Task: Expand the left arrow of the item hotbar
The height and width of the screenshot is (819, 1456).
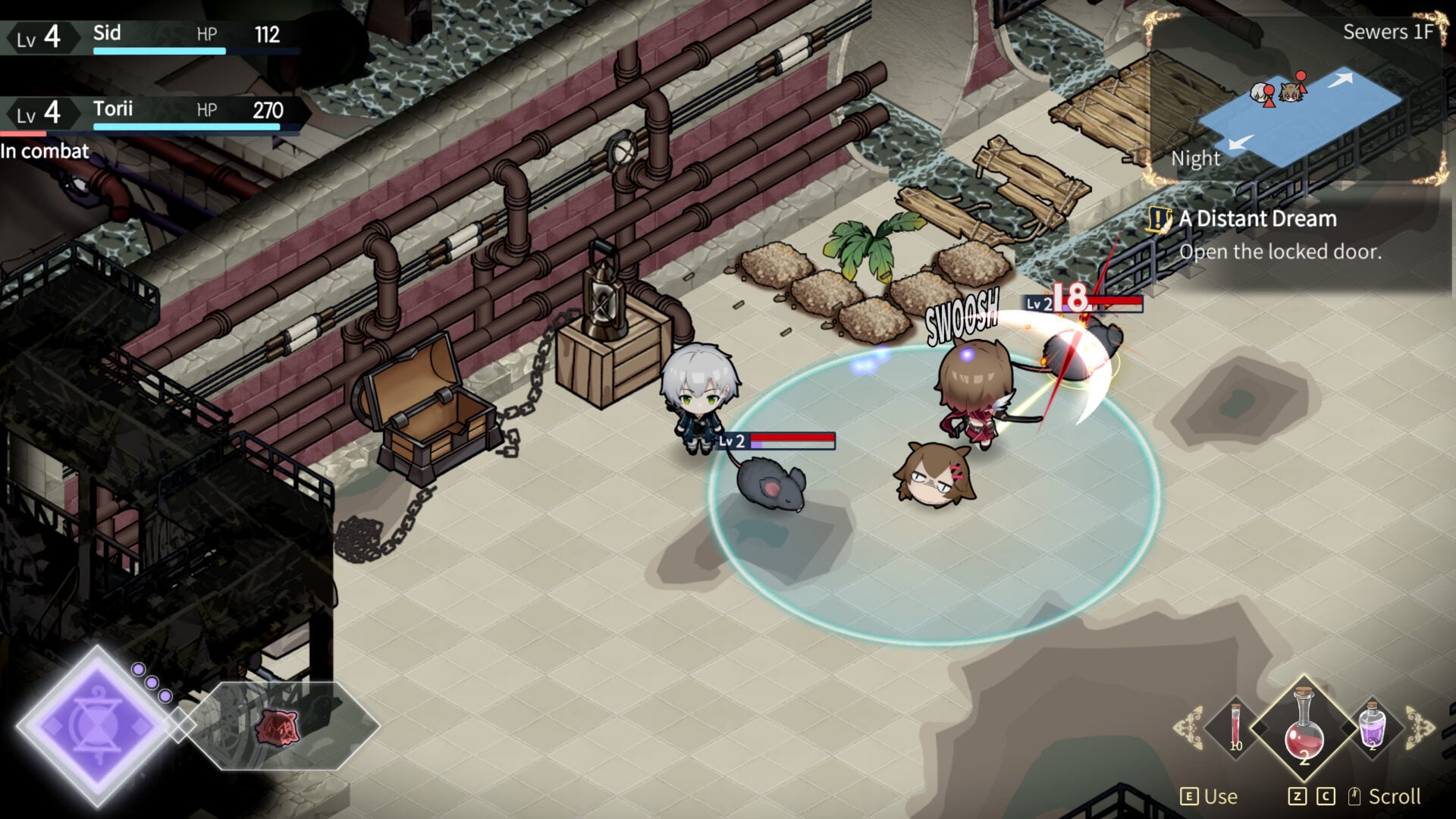Action: pos(1189,726)
